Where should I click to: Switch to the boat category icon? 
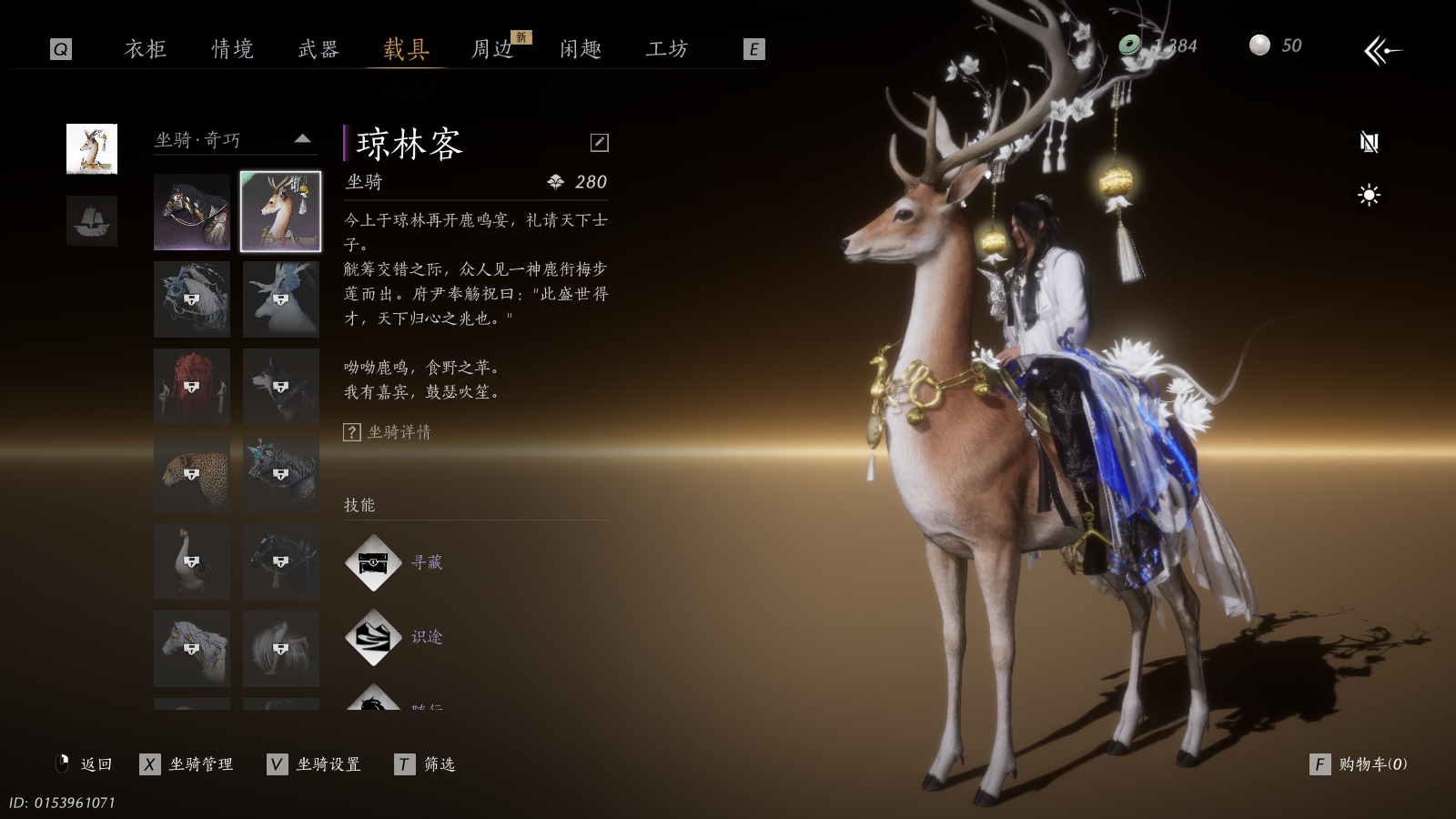(92, 221)
